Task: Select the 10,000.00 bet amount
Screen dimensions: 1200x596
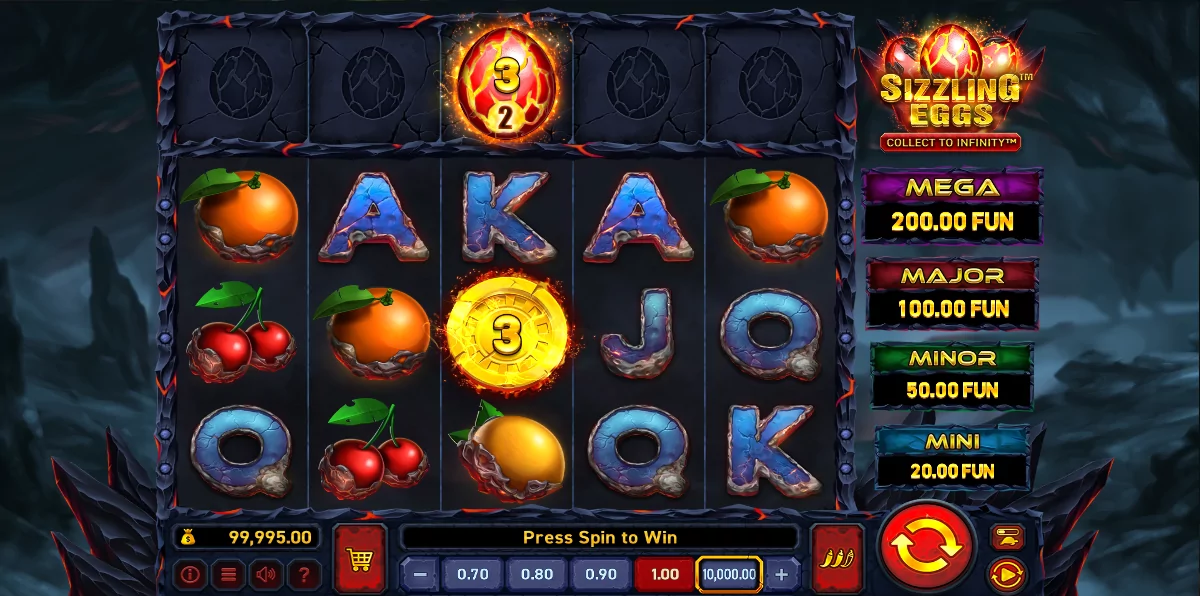Action: click(729, 575)
